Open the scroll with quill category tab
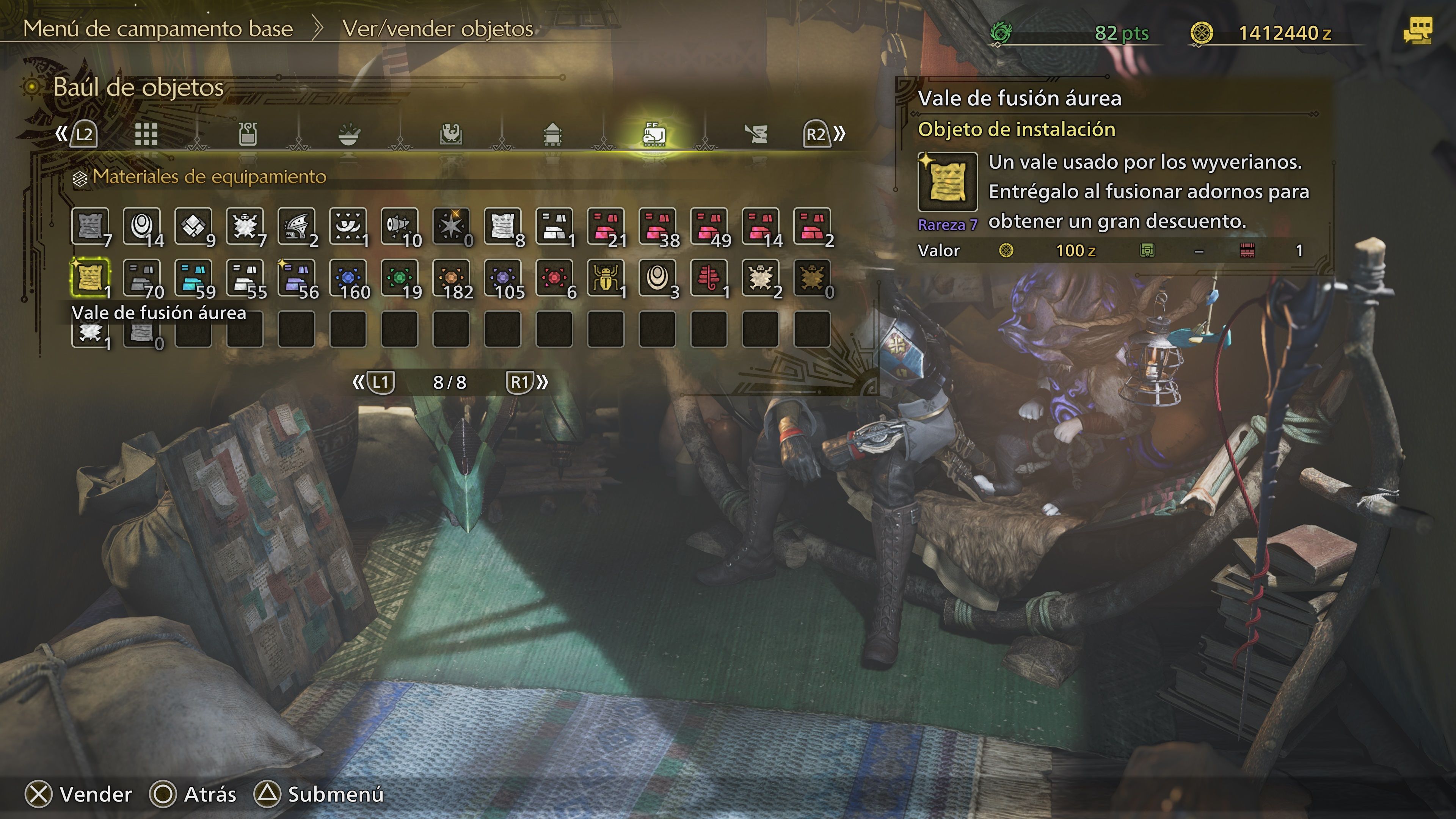The width and height of the screenshot is (1456, 819). [x=756, y=134]
